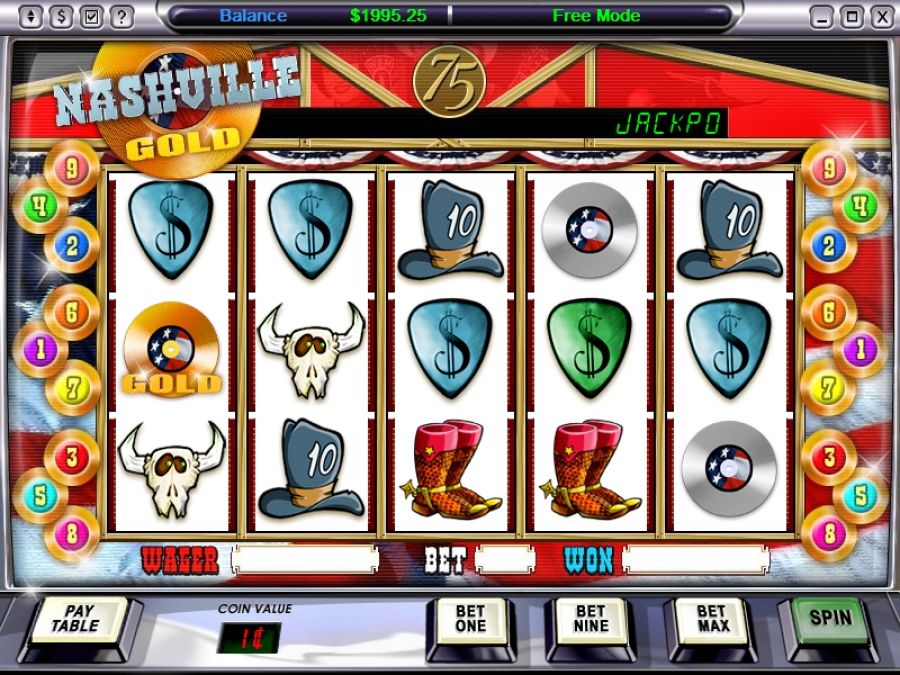
Task: Close the game window
Action: [x=881, y=17]
